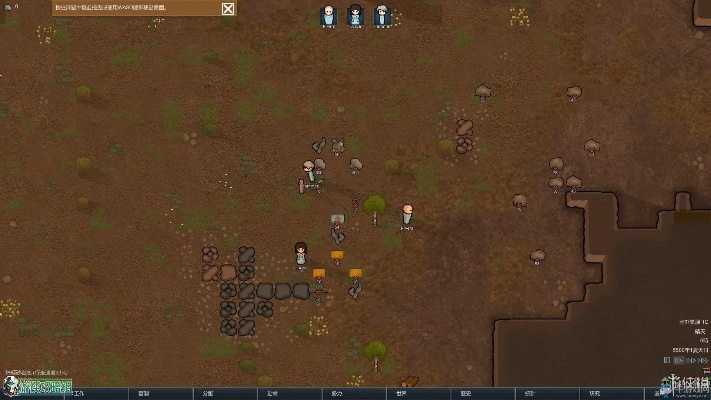
Task: Set game speed to normal
Action: (677, 360)
